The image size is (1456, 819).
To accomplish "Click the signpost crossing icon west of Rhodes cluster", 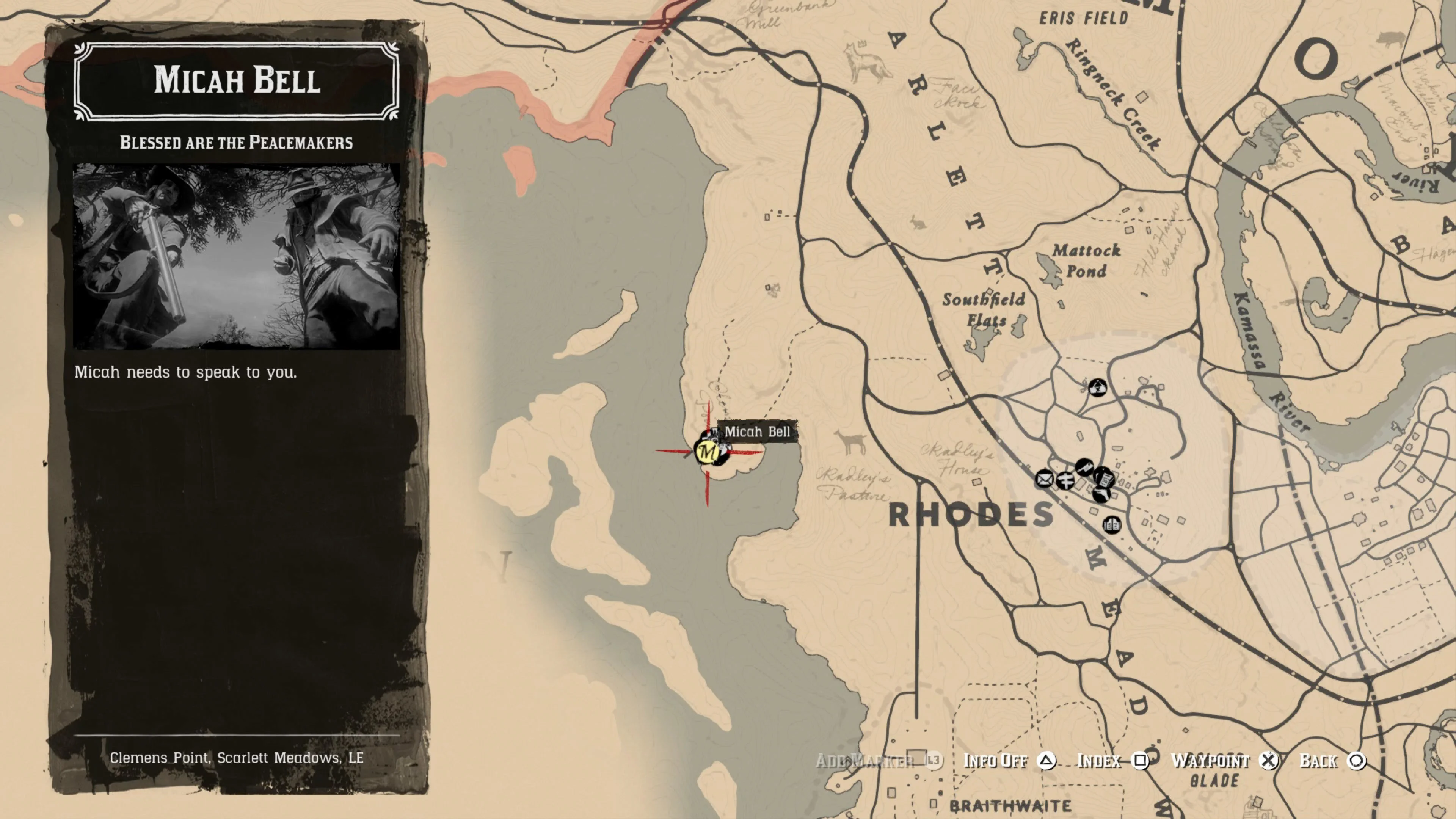I will coord(1065,482).
